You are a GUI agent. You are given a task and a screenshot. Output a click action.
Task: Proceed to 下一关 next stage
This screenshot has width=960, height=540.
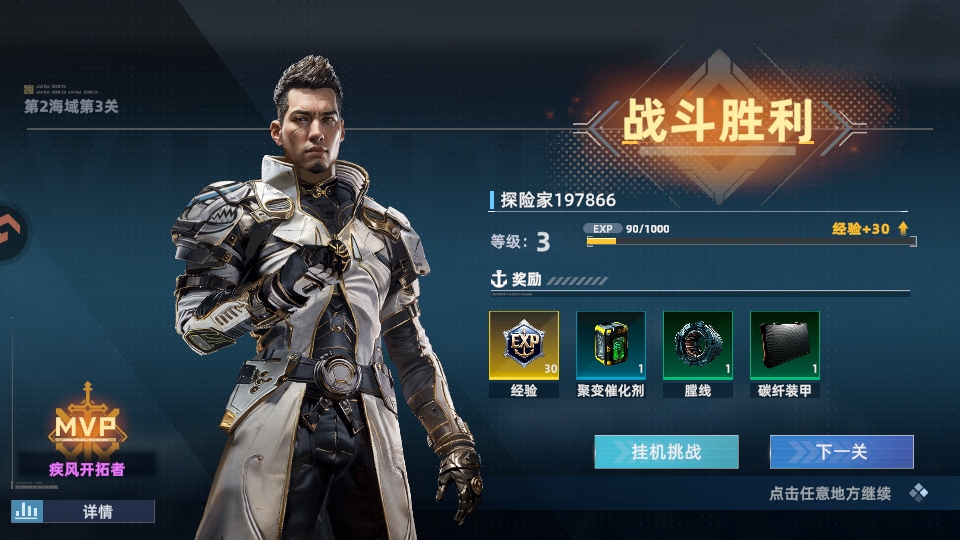841,452
